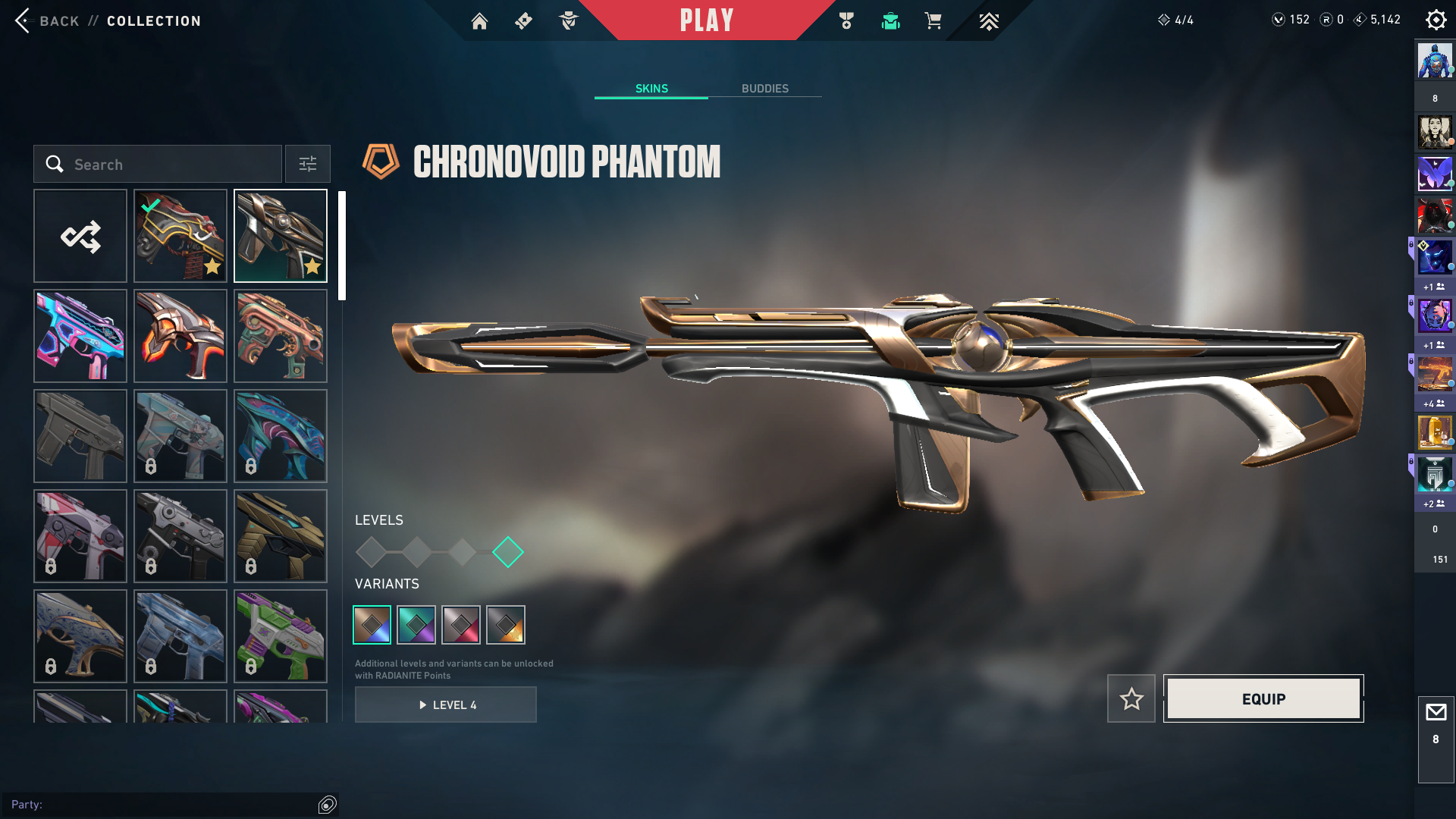
Task: Choose the teal and purple variant
Action: pyautogui.click(x=416, y=625)
